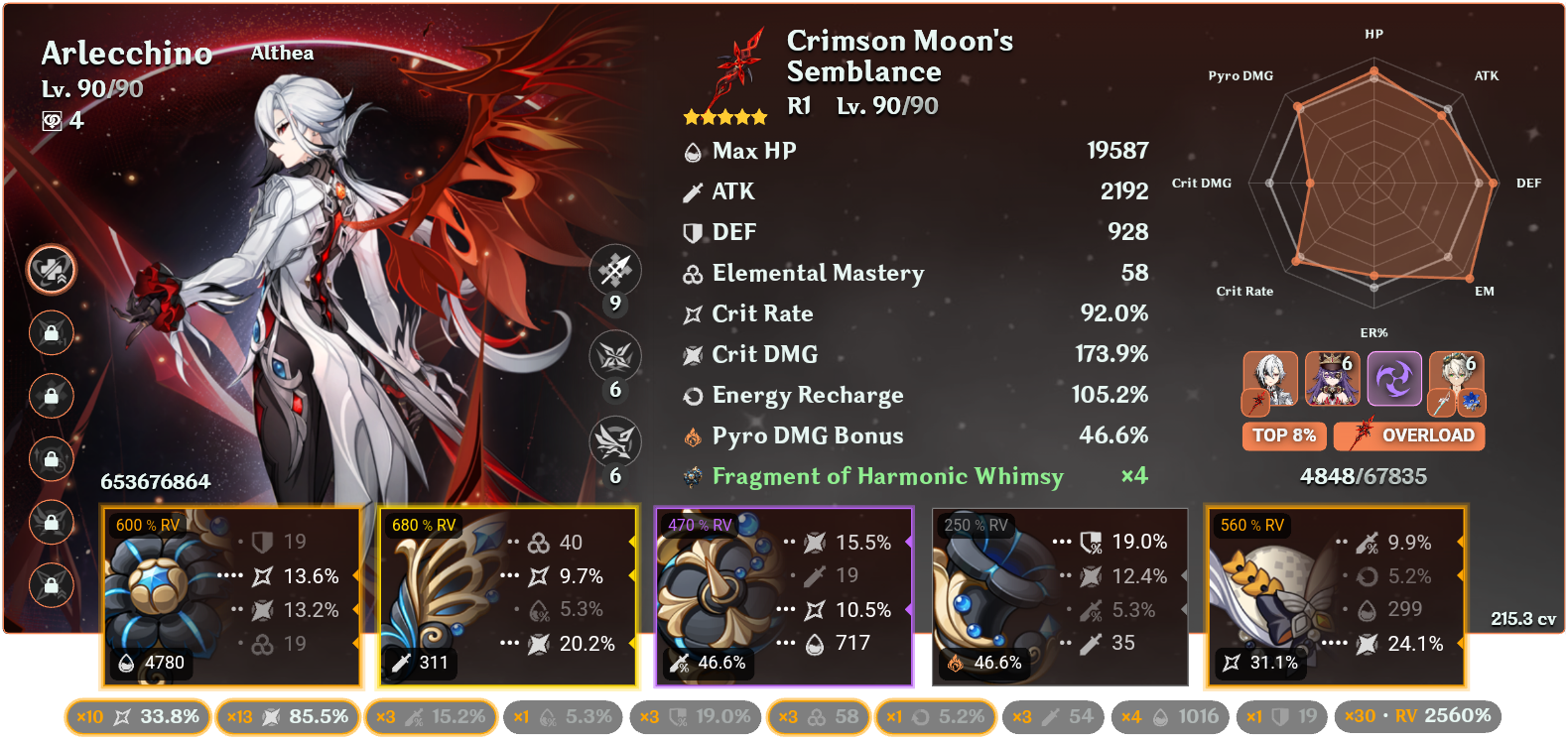The height and width of the screenshot is (741, 1568).
Task: Open the Elemental Skill talent at level 6
Action: [616, 357]
